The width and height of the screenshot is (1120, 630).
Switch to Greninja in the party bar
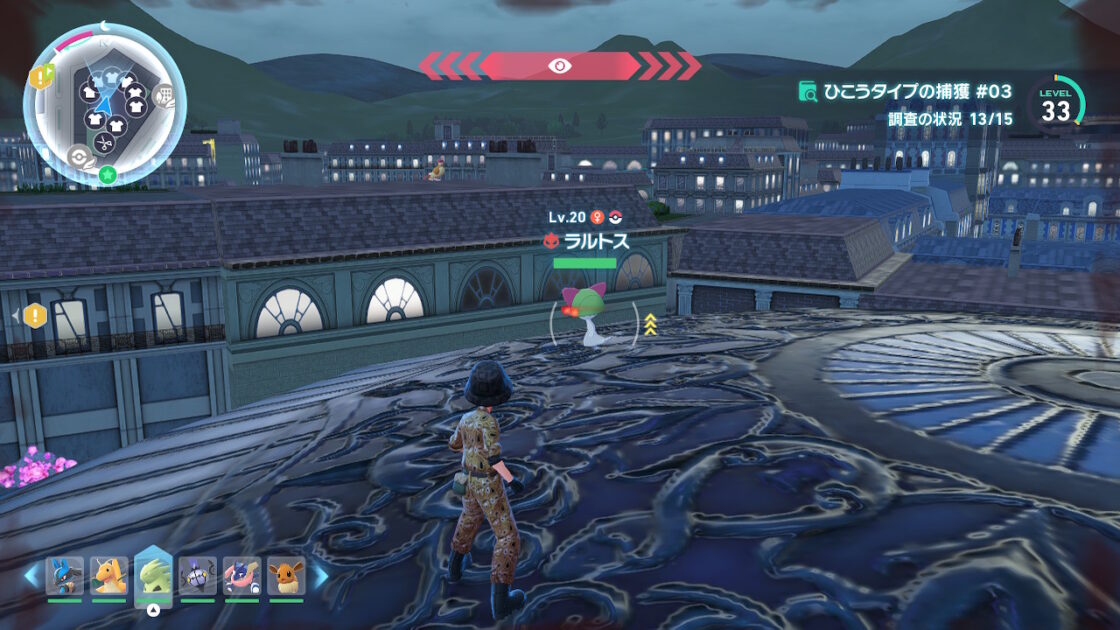pos(241,576)
